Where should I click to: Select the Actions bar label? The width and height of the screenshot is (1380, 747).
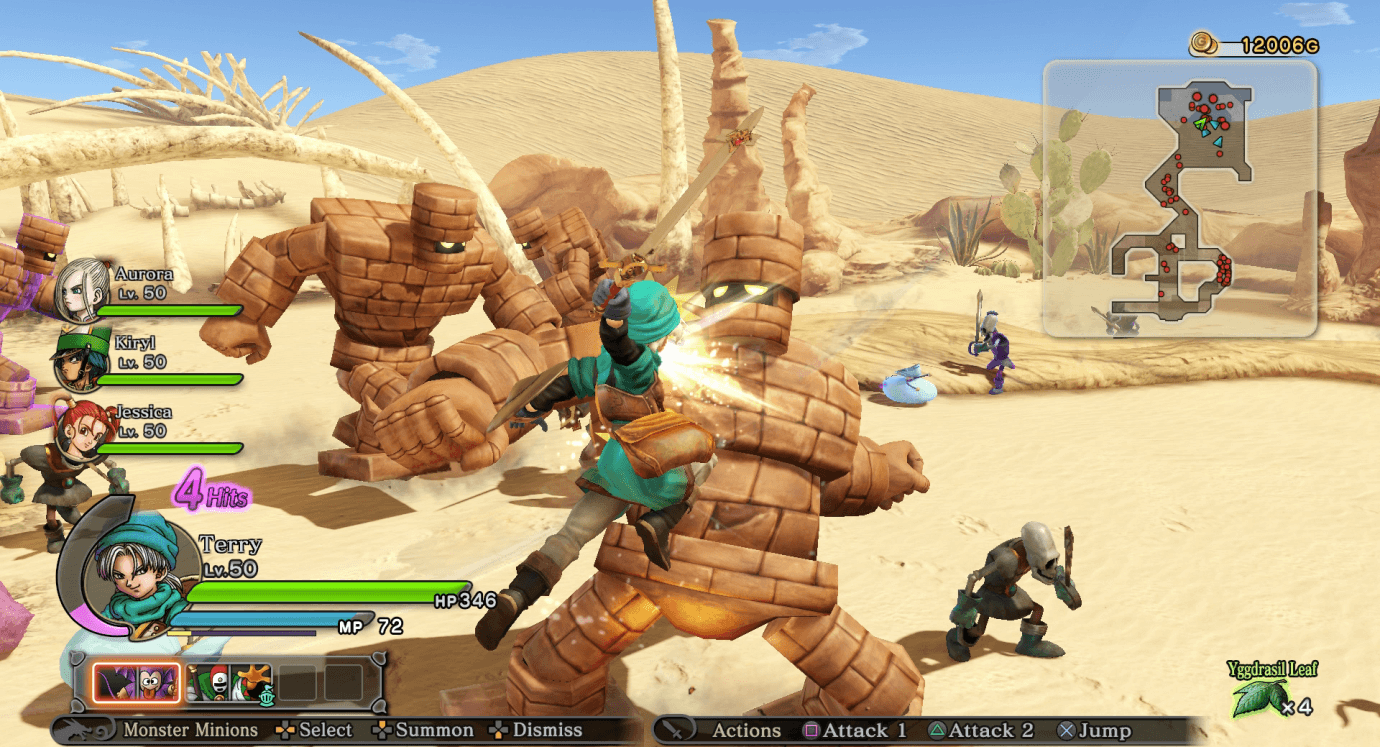749,730
